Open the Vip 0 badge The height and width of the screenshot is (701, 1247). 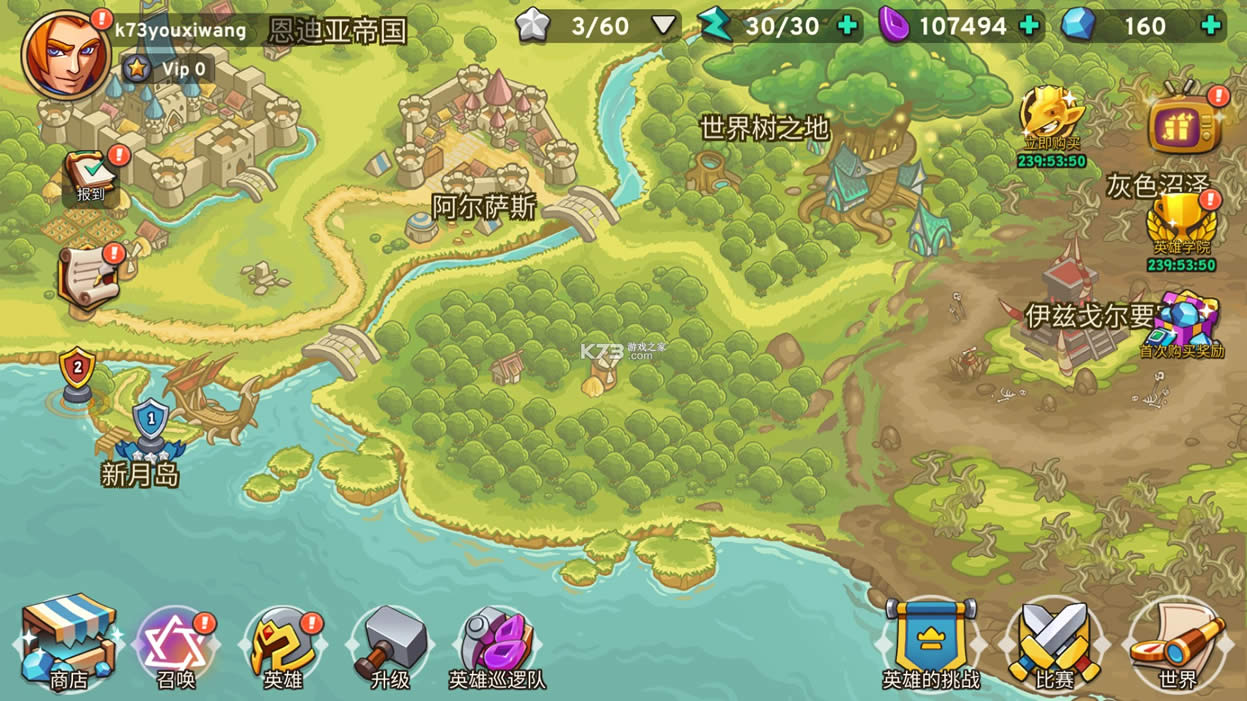pos(167,69)
